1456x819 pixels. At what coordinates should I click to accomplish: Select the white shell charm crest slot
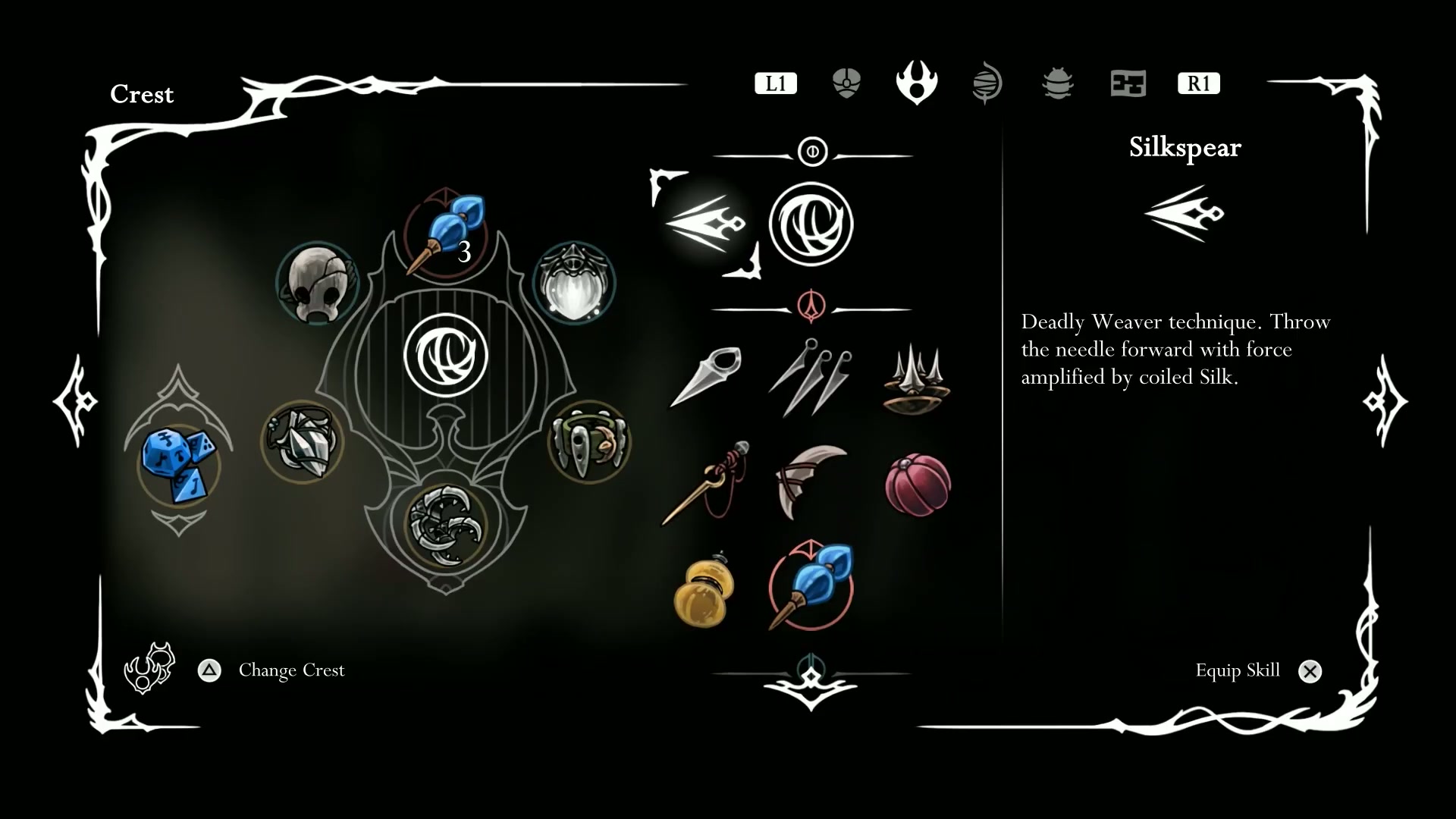point(574,283)
